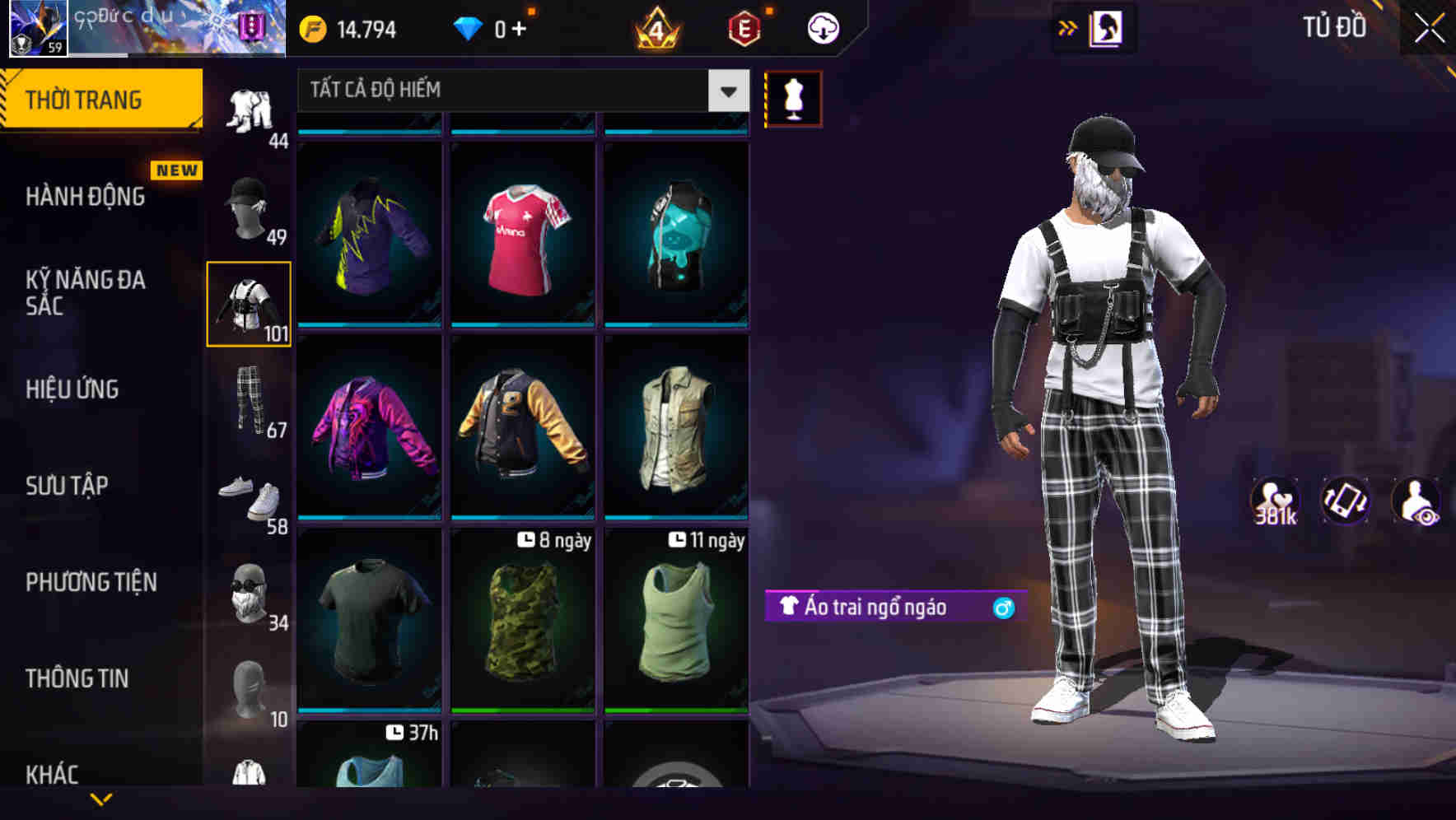Select the diamond currency icon

(x=469, y=27)
